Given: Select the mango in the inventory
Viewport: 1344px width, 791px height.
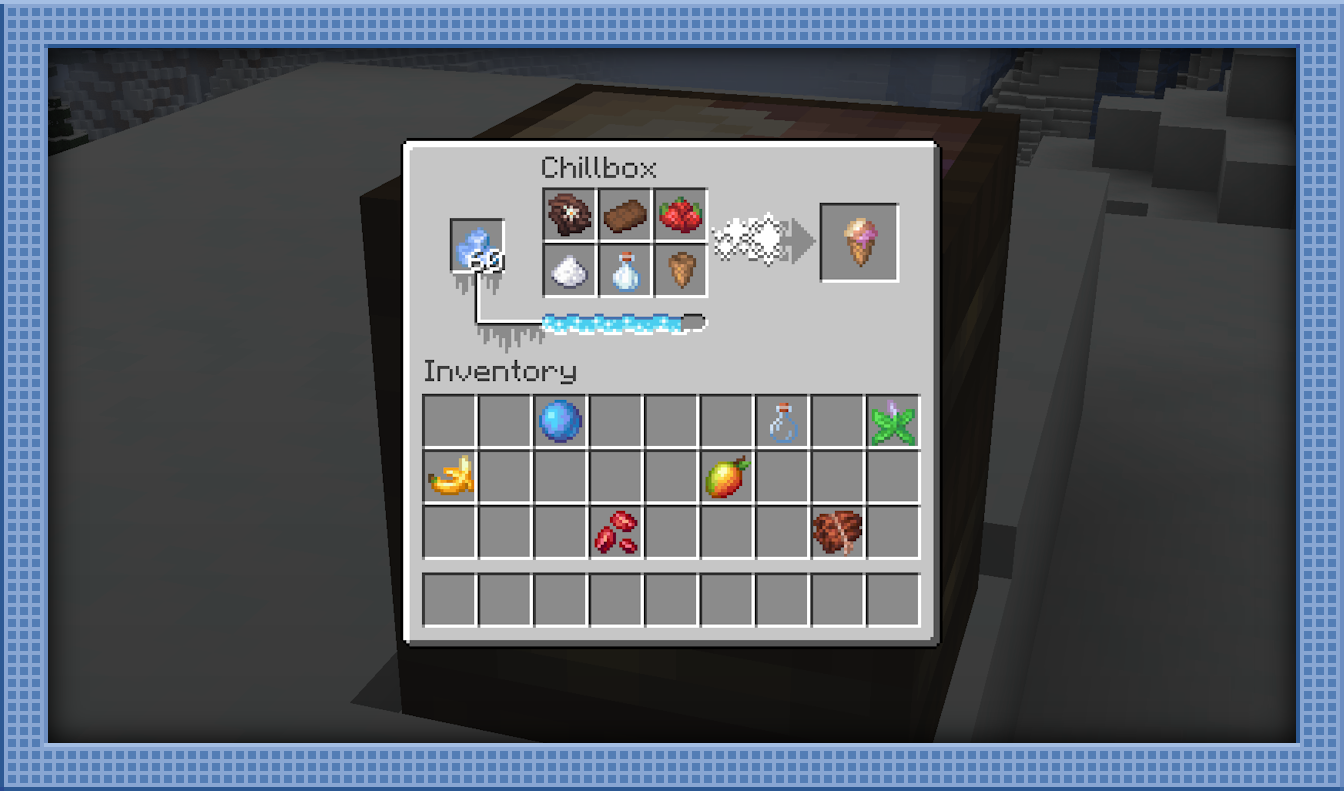Looking at the screenshot, I should coord(726,477).
